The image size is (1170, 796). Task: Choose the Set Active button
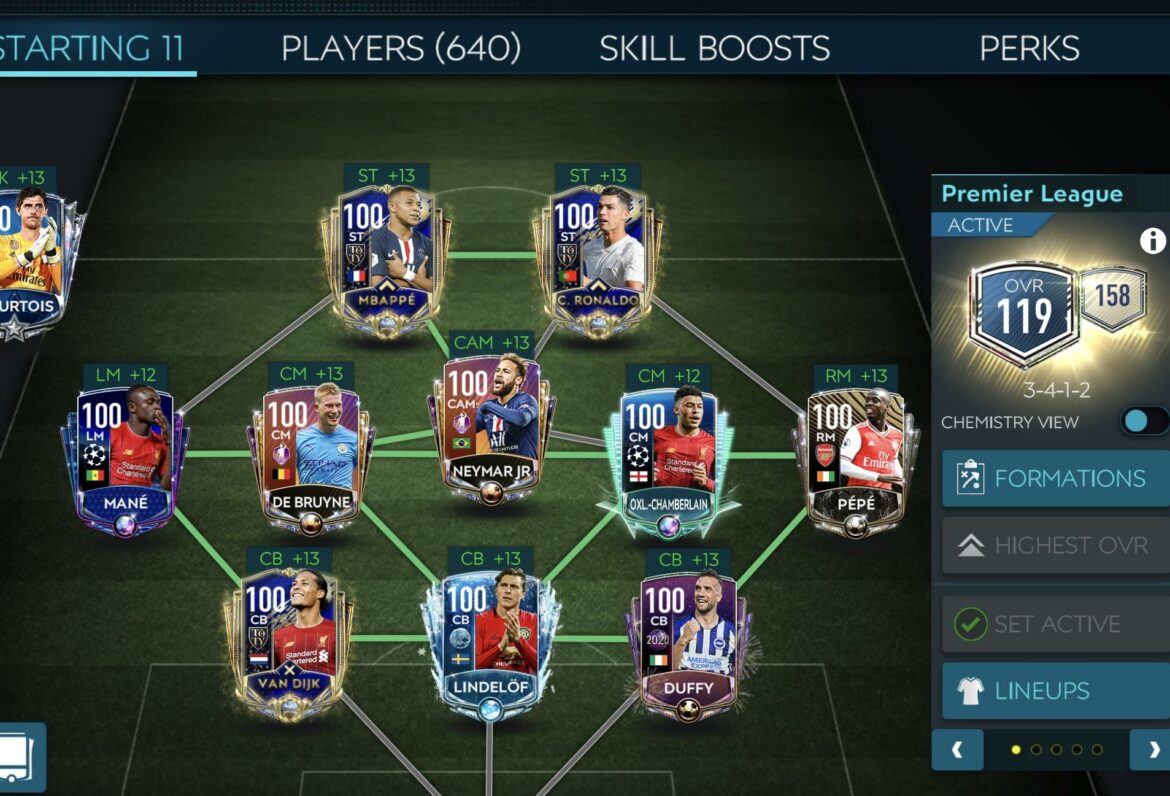(x=1055, y=624)
